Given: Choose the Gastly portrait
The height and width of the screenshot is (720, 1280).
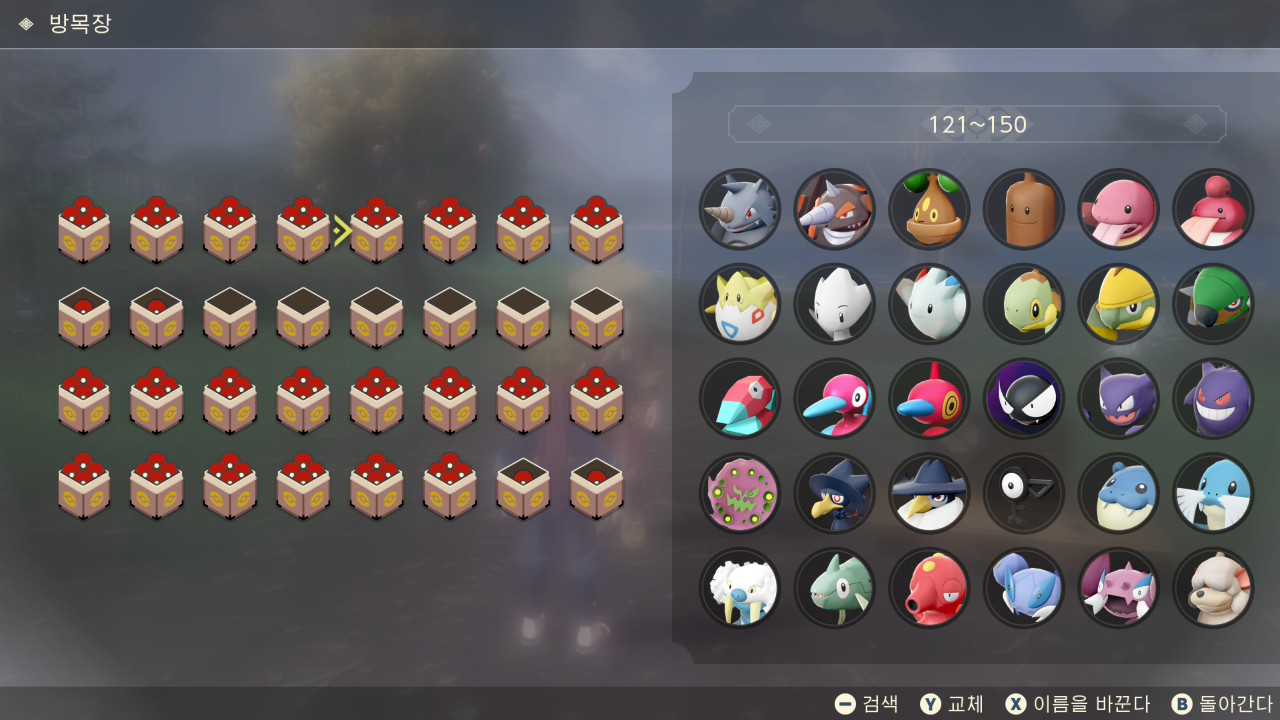Looking at the screenshot, I should pyautogui.click(x=1024, y=399).
